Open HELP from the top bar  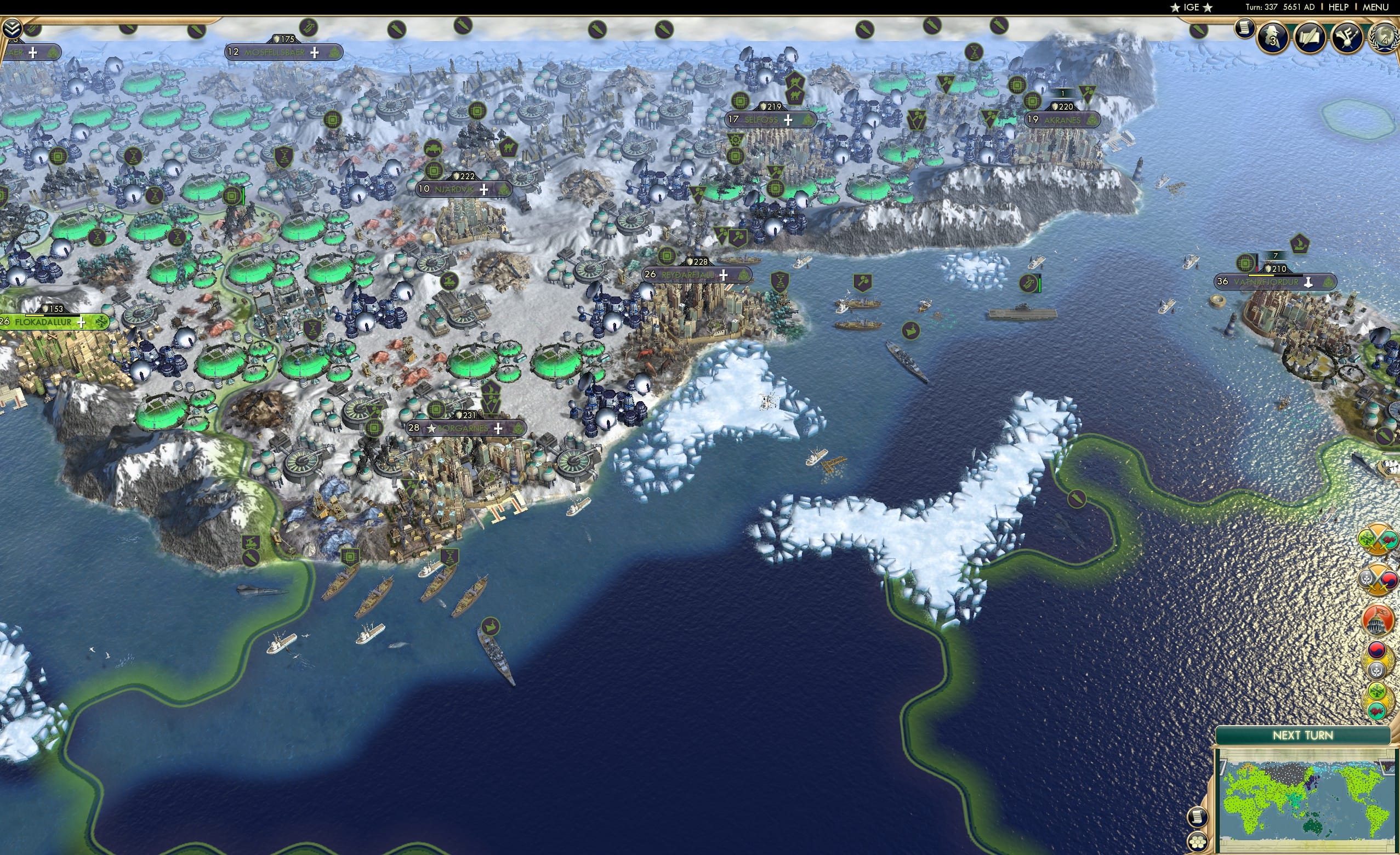pos(1339,7)
